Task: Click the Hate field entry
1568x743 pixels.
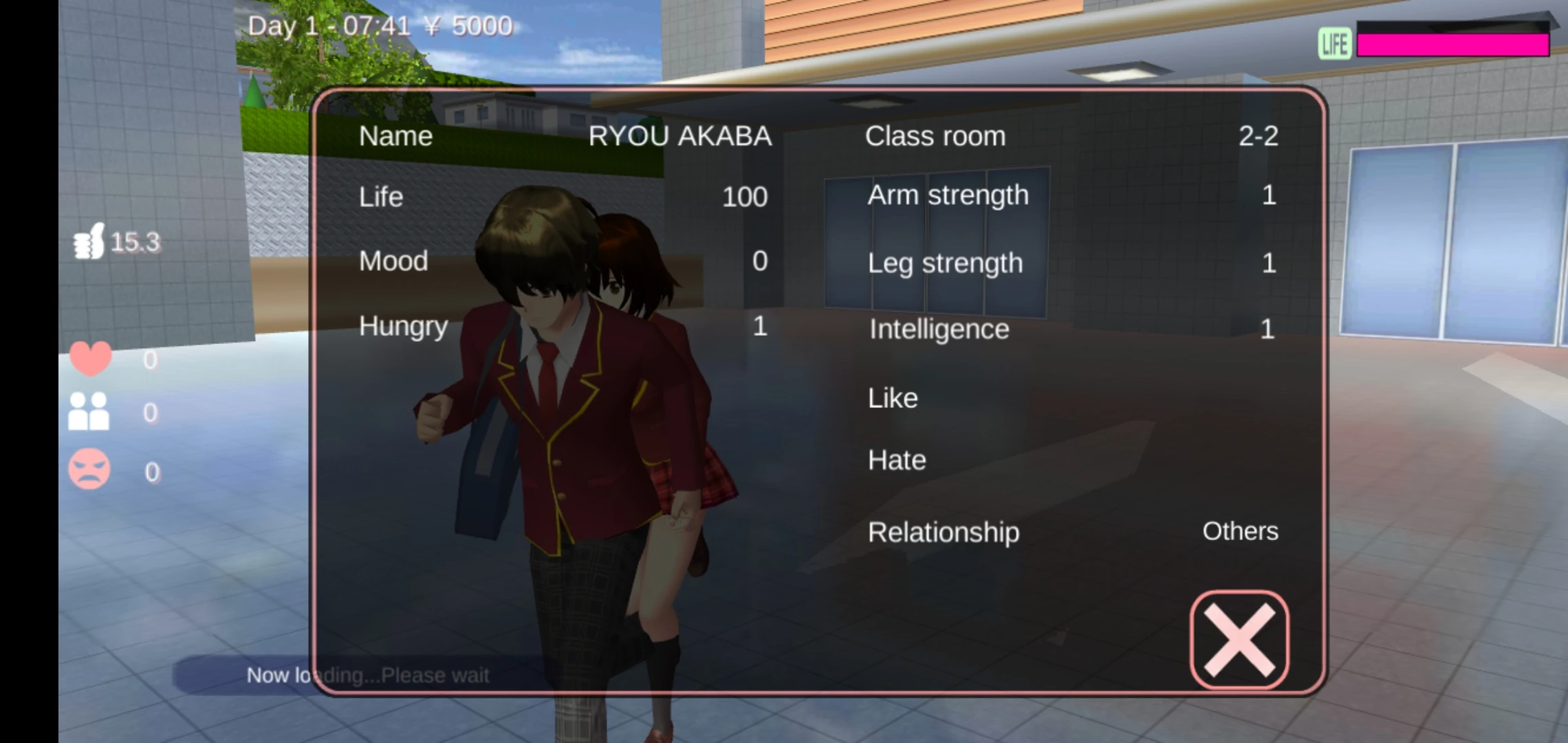Action: [895, 460]
